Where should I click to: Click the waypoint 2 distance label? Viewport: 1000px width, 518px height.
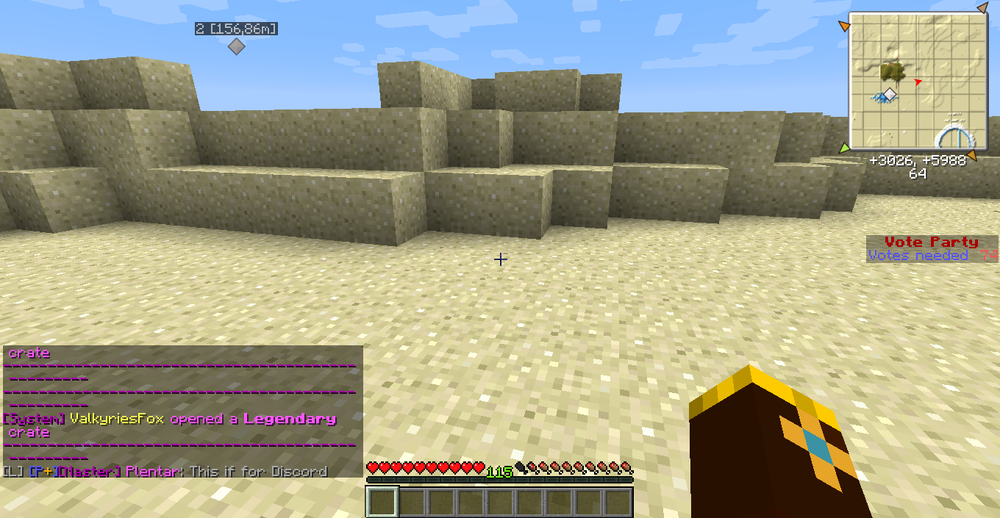pyautogui.click(x=236, y=29)
